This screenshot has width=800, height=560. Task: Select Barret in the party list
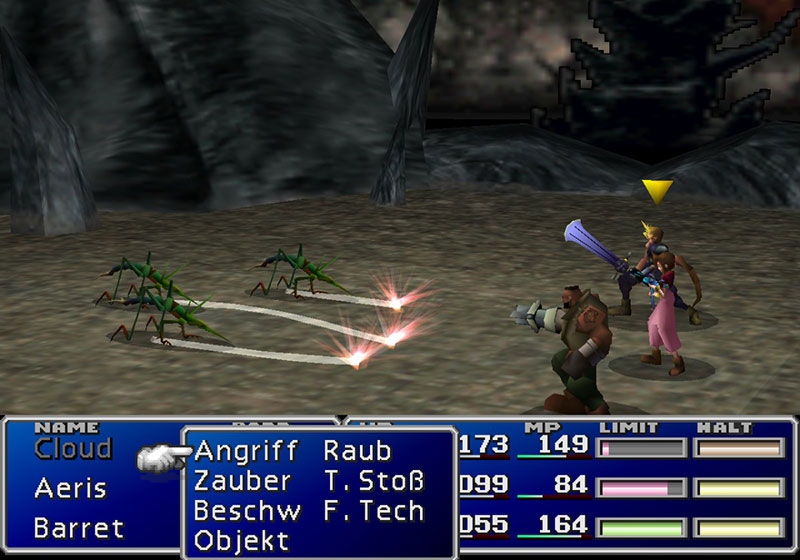78,527
